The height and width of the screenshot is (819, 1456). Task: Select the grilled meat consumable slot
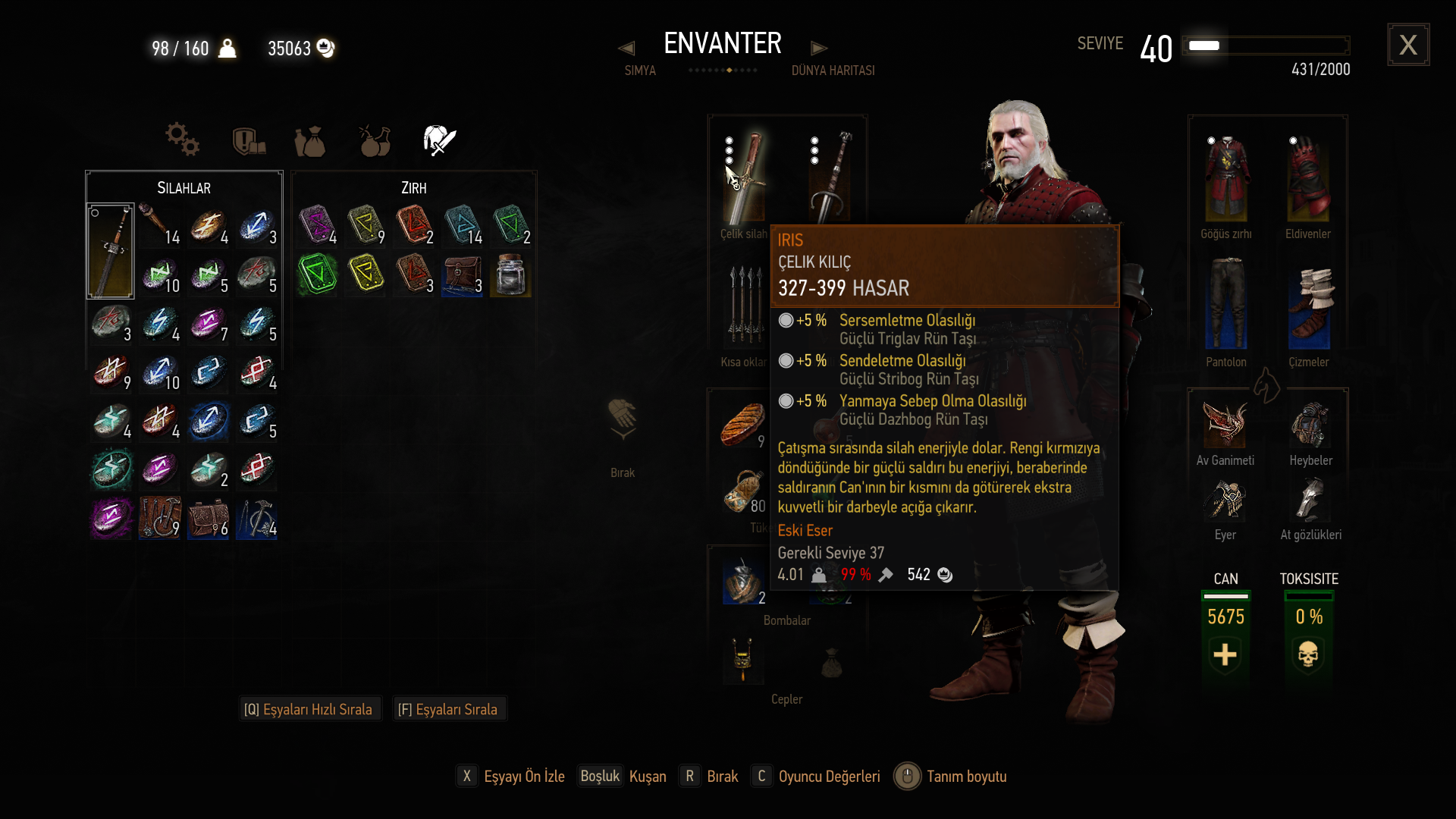coord(742,425)
